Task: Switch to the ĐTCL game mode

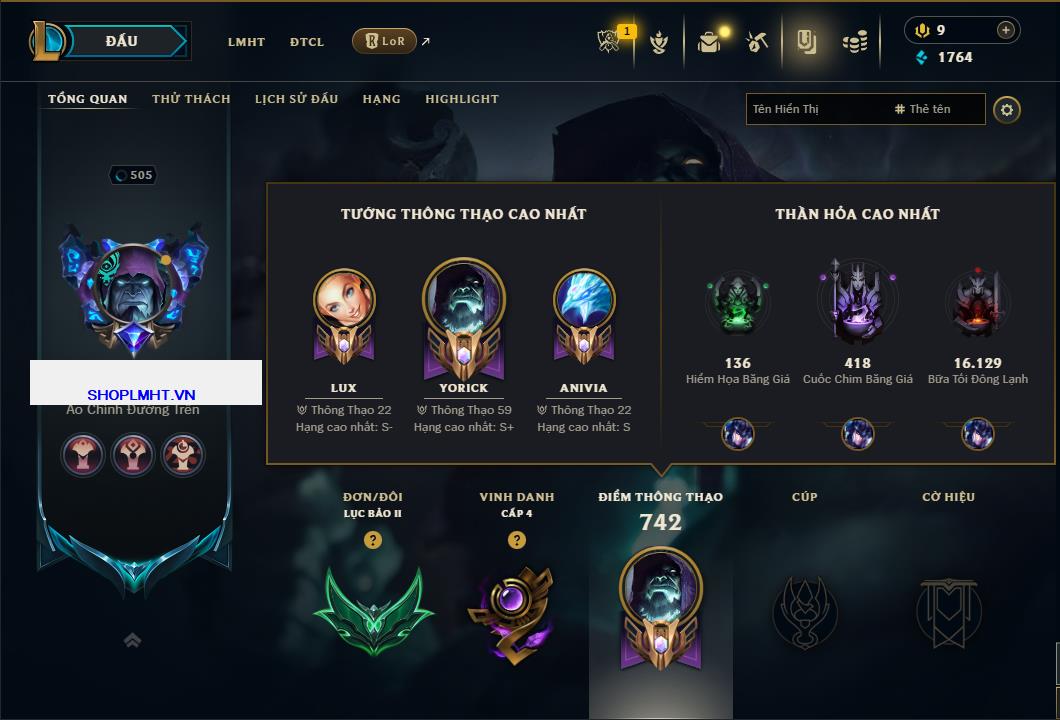Action: click(307, 42)
